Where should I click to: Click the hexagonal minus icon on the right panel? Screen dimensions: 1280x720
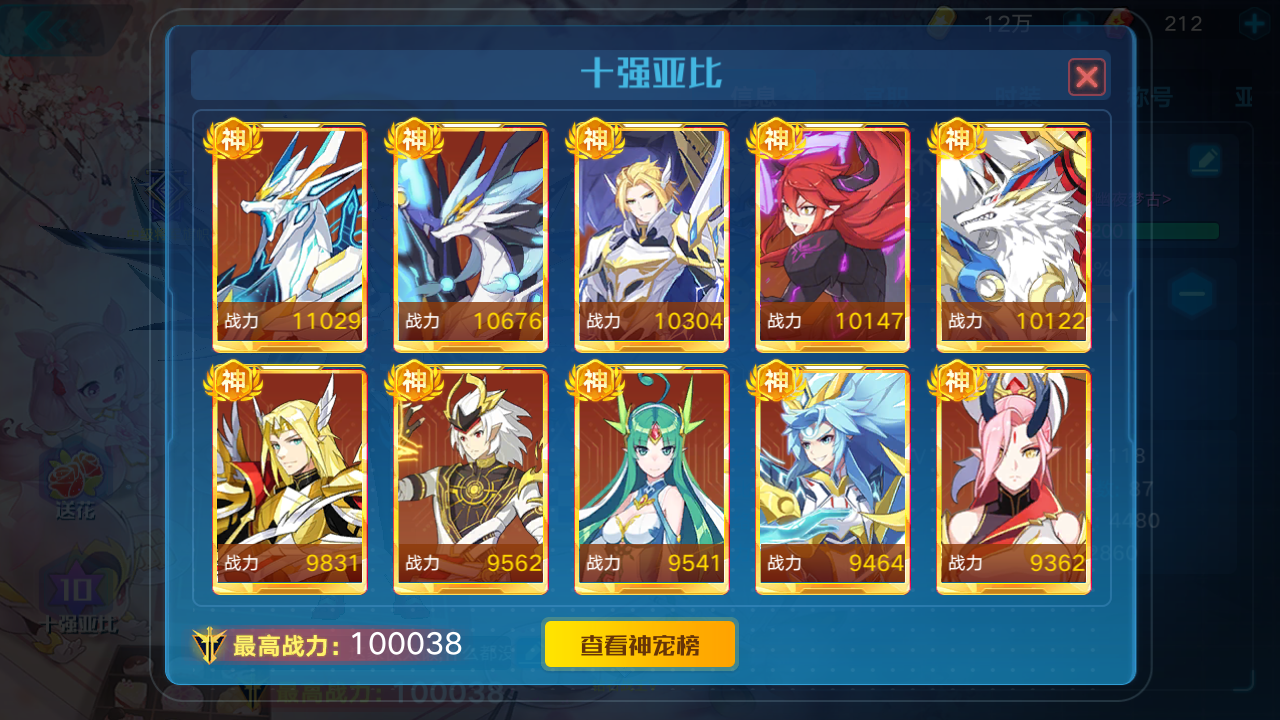coord(1191,293)
